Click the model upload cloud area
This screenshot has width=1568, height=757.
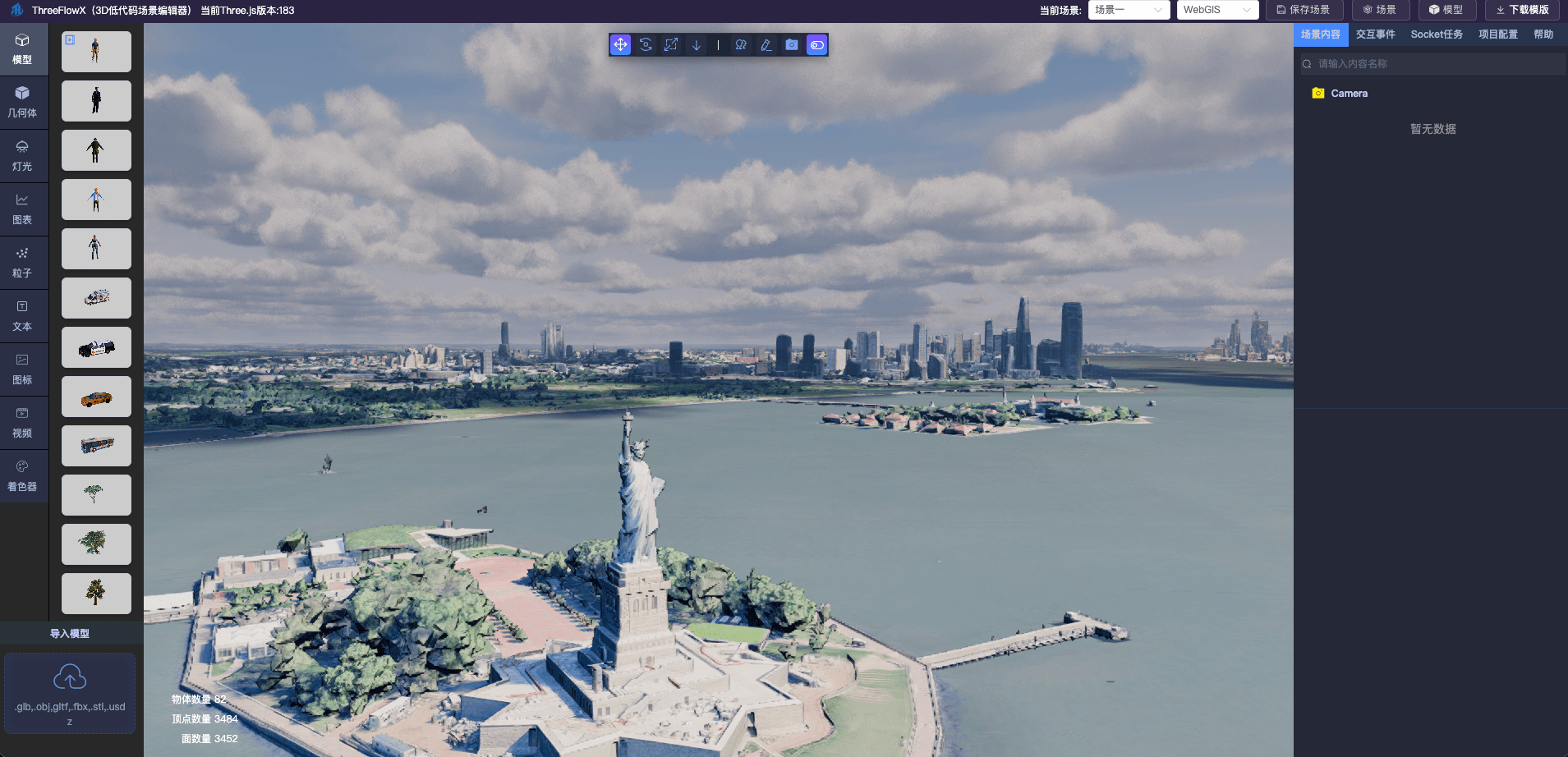click(x=70, y=692)
